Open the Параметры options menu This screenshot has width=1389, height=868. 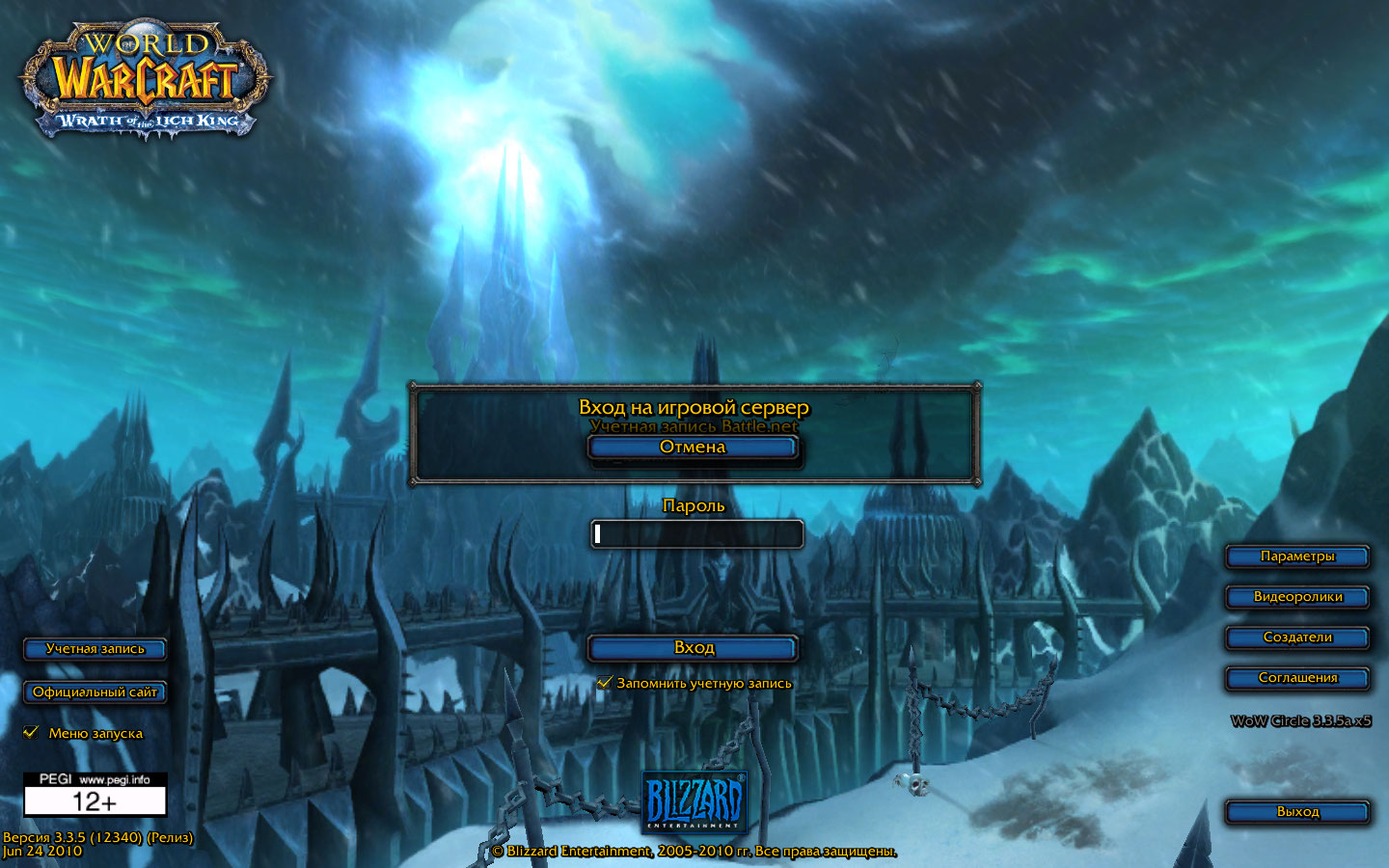click(x=1297, y=556)
